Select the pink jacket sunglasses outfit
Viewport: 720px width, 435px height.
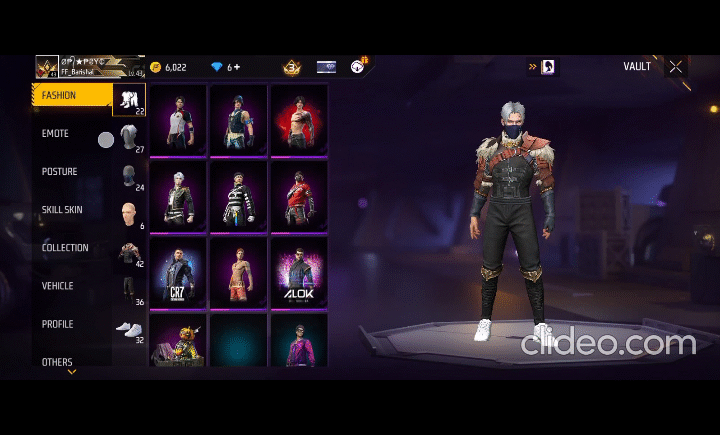point(297,340)
